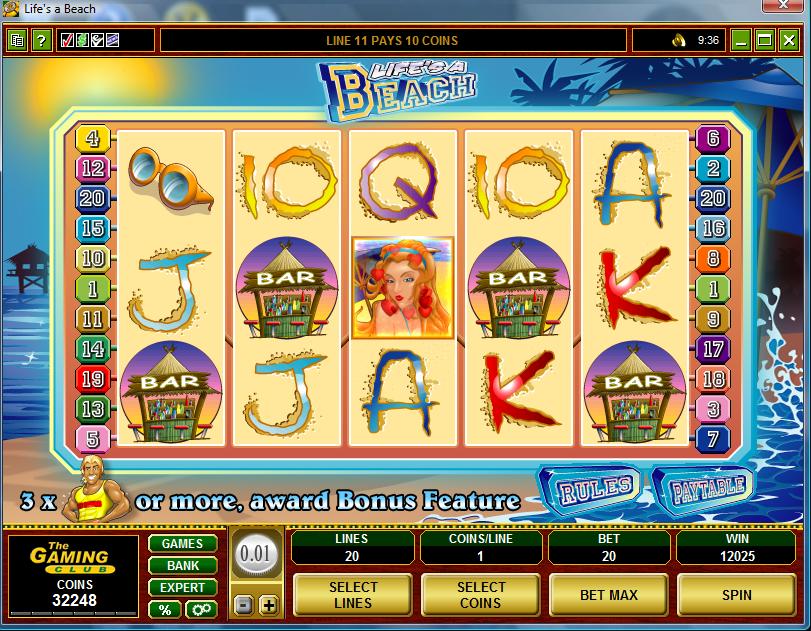811x631 pixels.
Task: Click the Bet Max button
Action: point(609,595)
